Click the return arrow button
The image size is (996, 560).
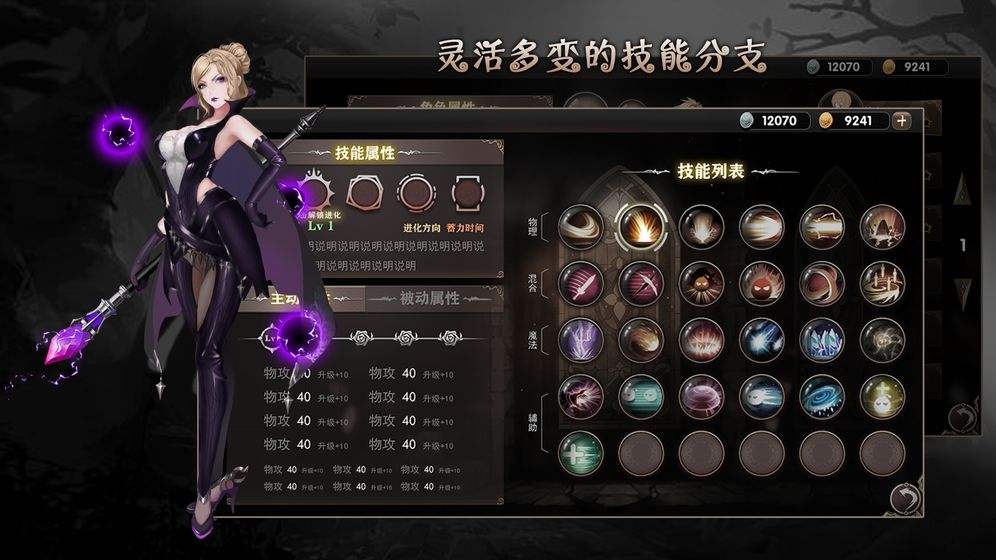[904, 498]
